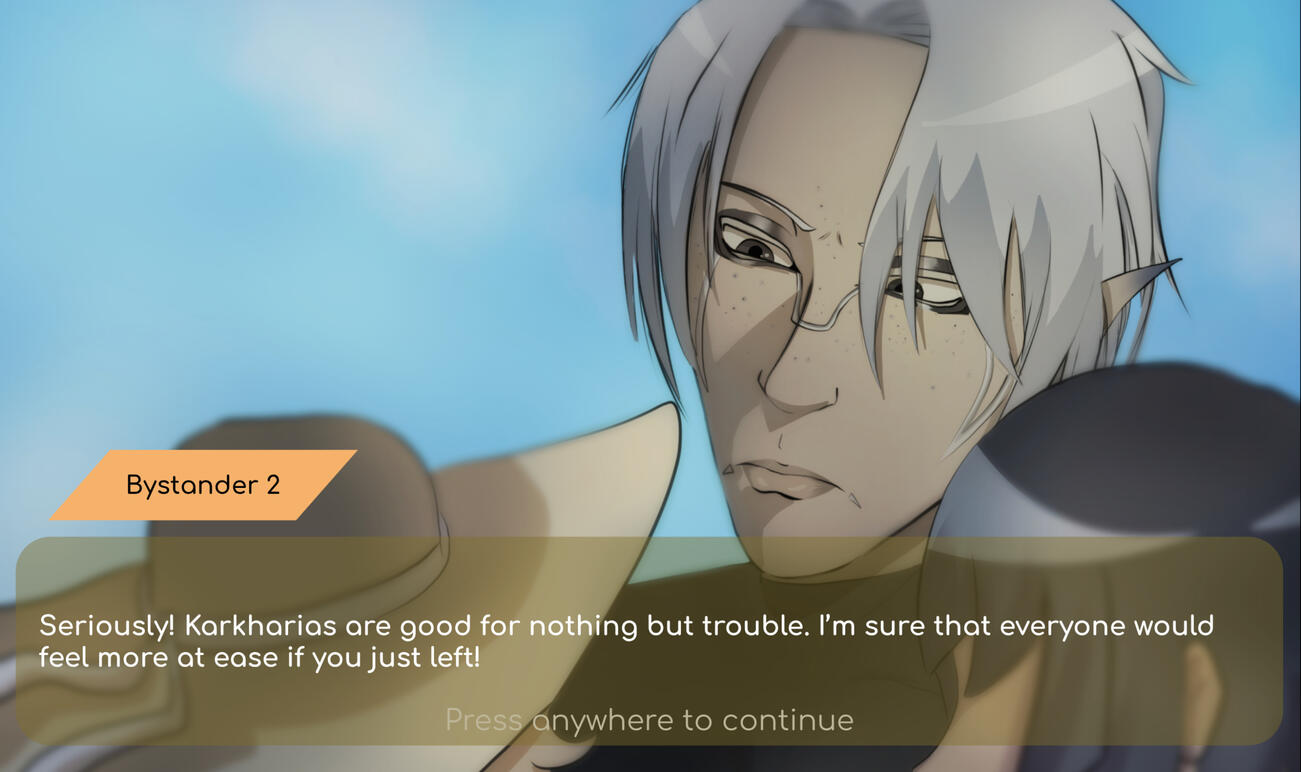Click "Press anywhere to continue" prompt
1301x772 pixels.
point(649,720)
